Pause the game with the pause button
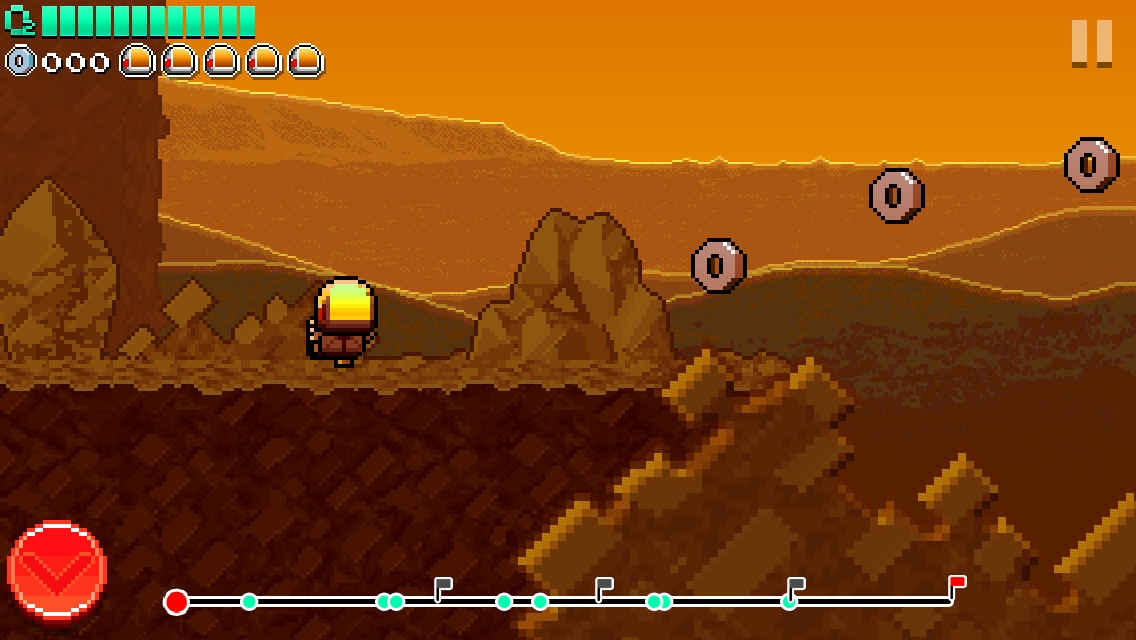1136x640 pixels. [1091, 43]
